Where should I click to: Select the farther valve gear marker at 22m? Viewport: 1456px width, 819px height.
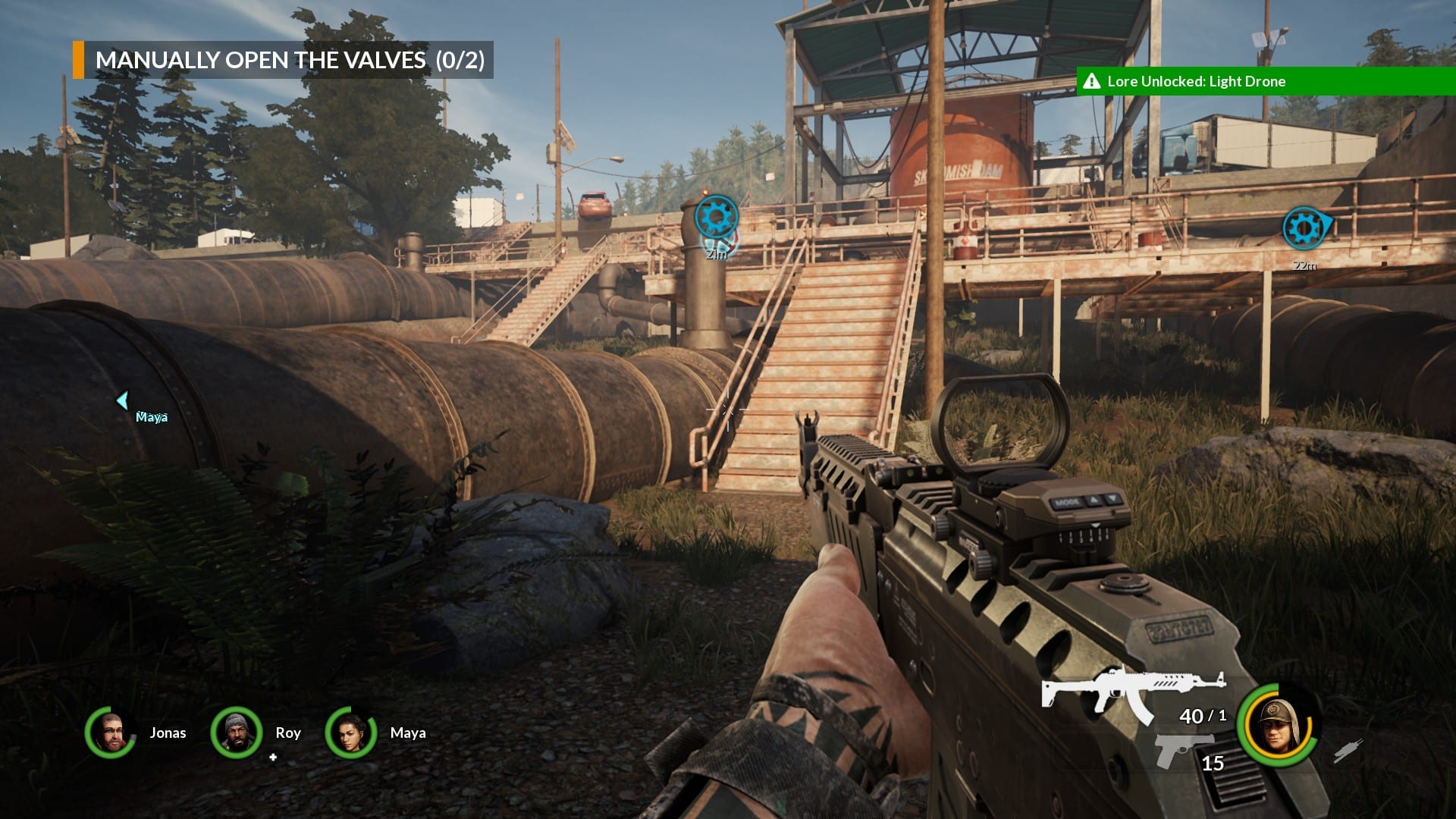click(1304, 227)
